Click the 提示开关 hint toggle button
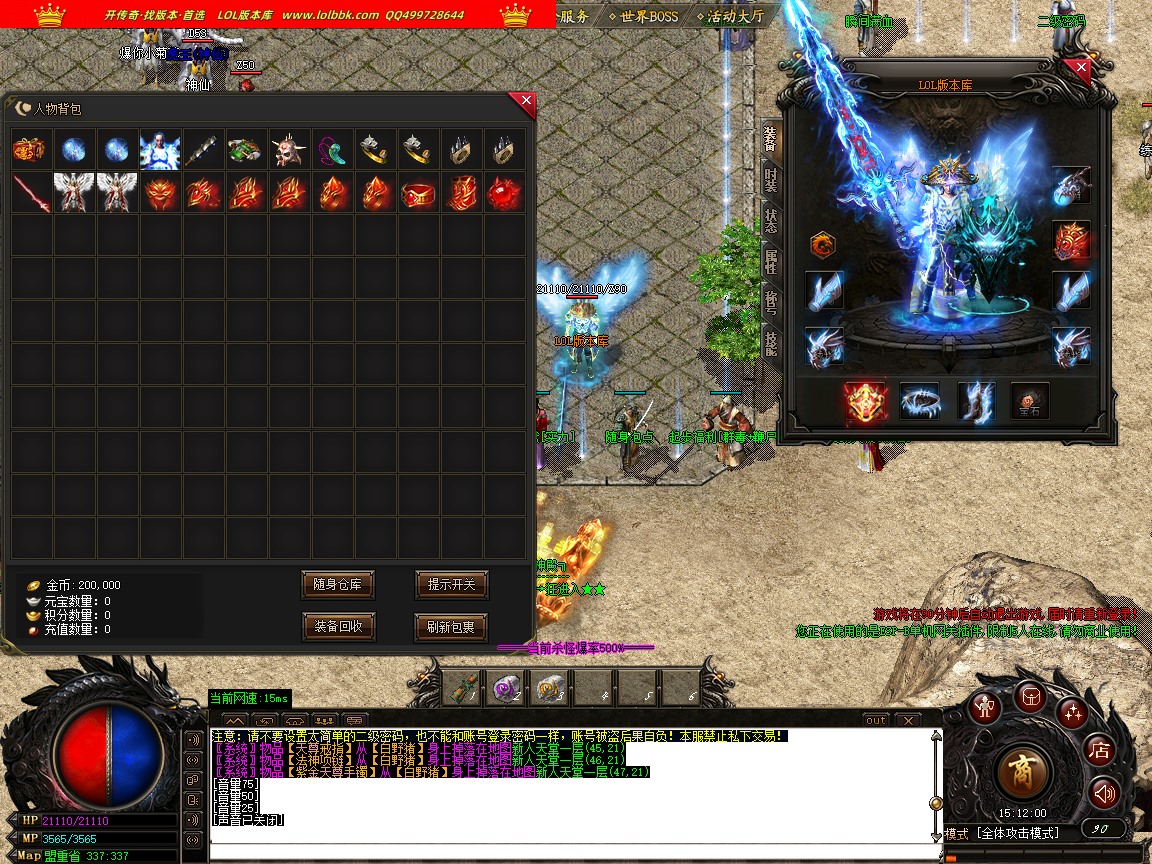Screen dimensions: 1152x864 [x=451, y=584]
